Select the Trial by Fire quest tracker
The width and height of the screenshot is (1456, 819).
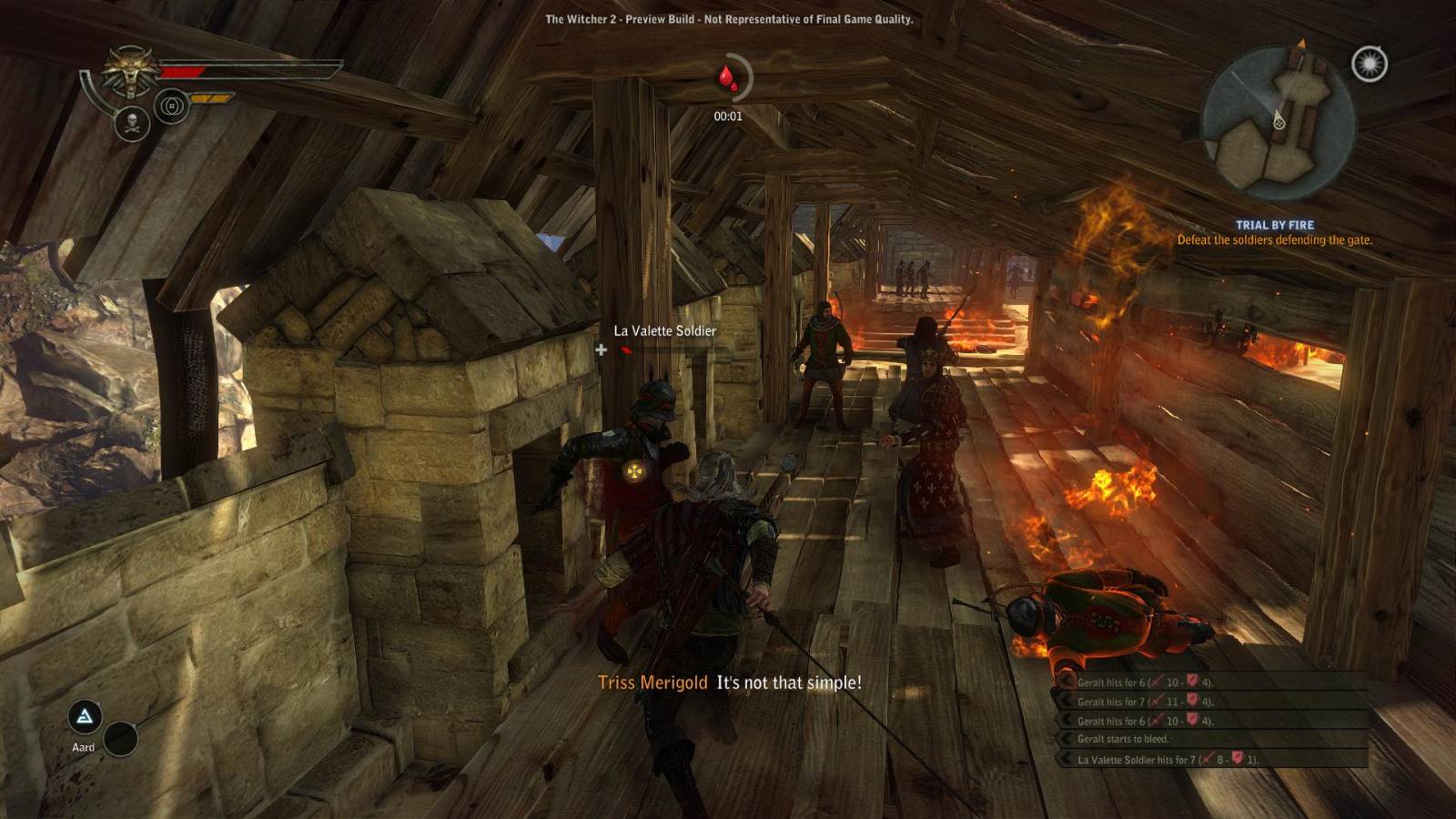(x=1274, y=232)
